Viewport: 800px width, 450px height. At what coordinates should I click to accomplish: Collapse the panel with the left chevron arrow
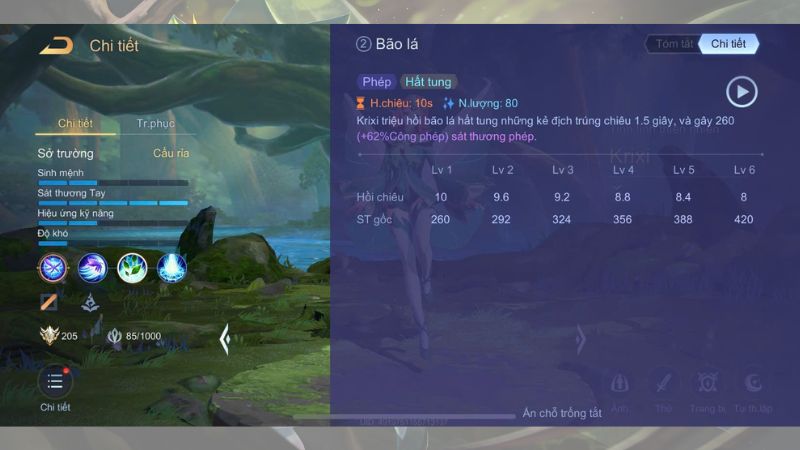click(x=225, y=340)
